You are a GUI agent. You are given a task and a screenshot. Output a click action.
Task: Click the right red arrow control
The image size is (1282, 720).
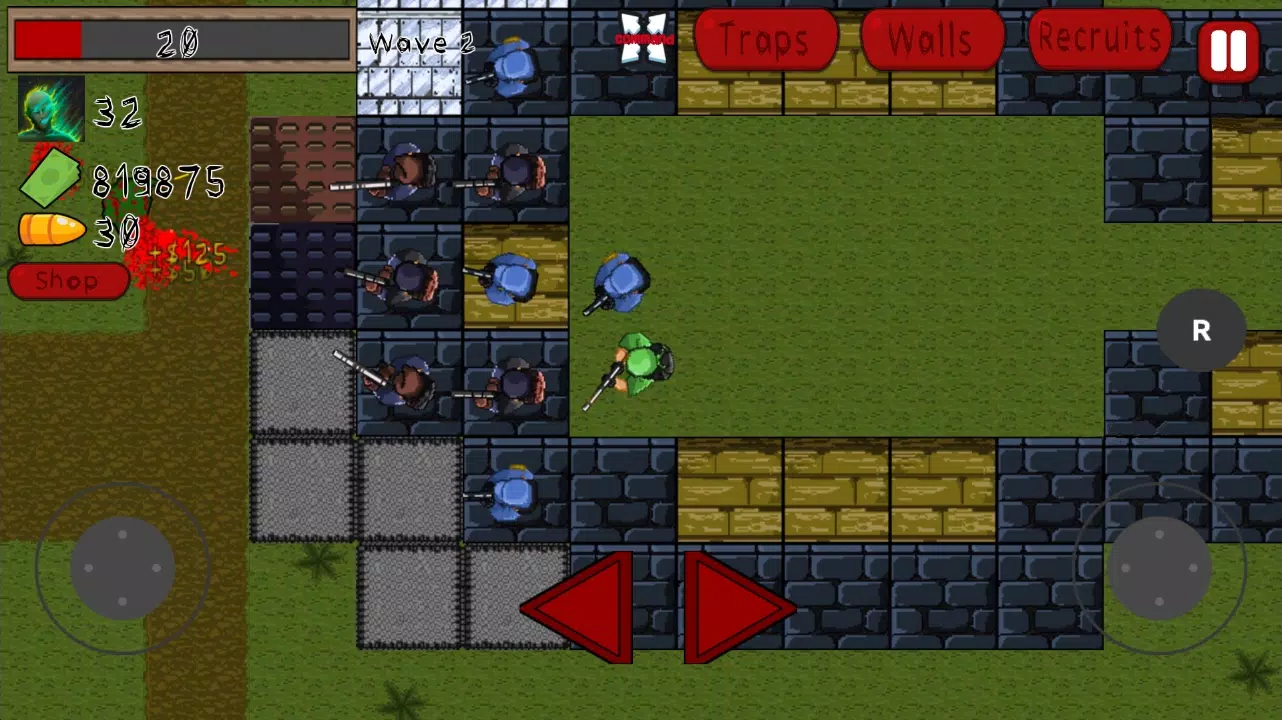click(737, 605)
